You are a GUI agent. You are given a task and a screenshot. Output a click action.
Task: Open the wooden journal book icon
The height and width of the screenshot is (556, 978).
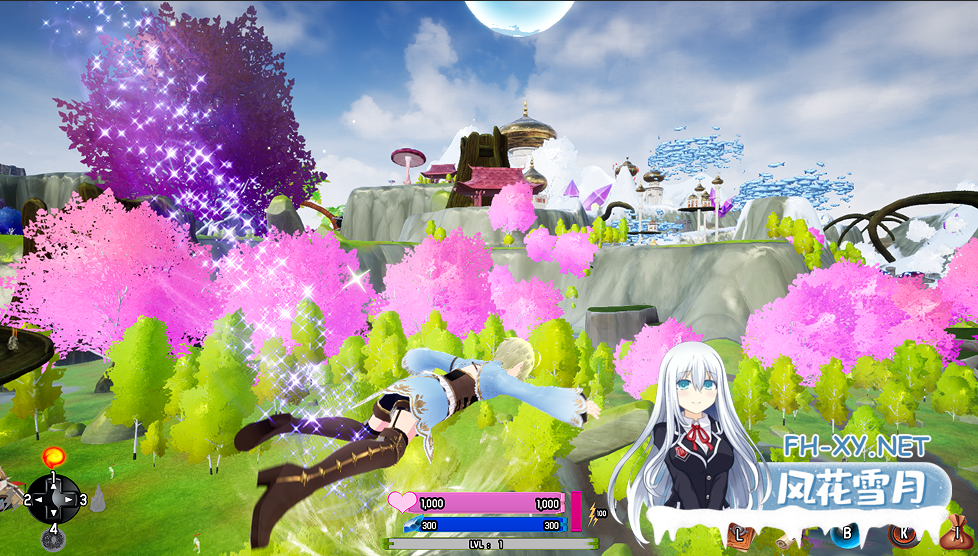pyautogui.click(x=739, y=535)
